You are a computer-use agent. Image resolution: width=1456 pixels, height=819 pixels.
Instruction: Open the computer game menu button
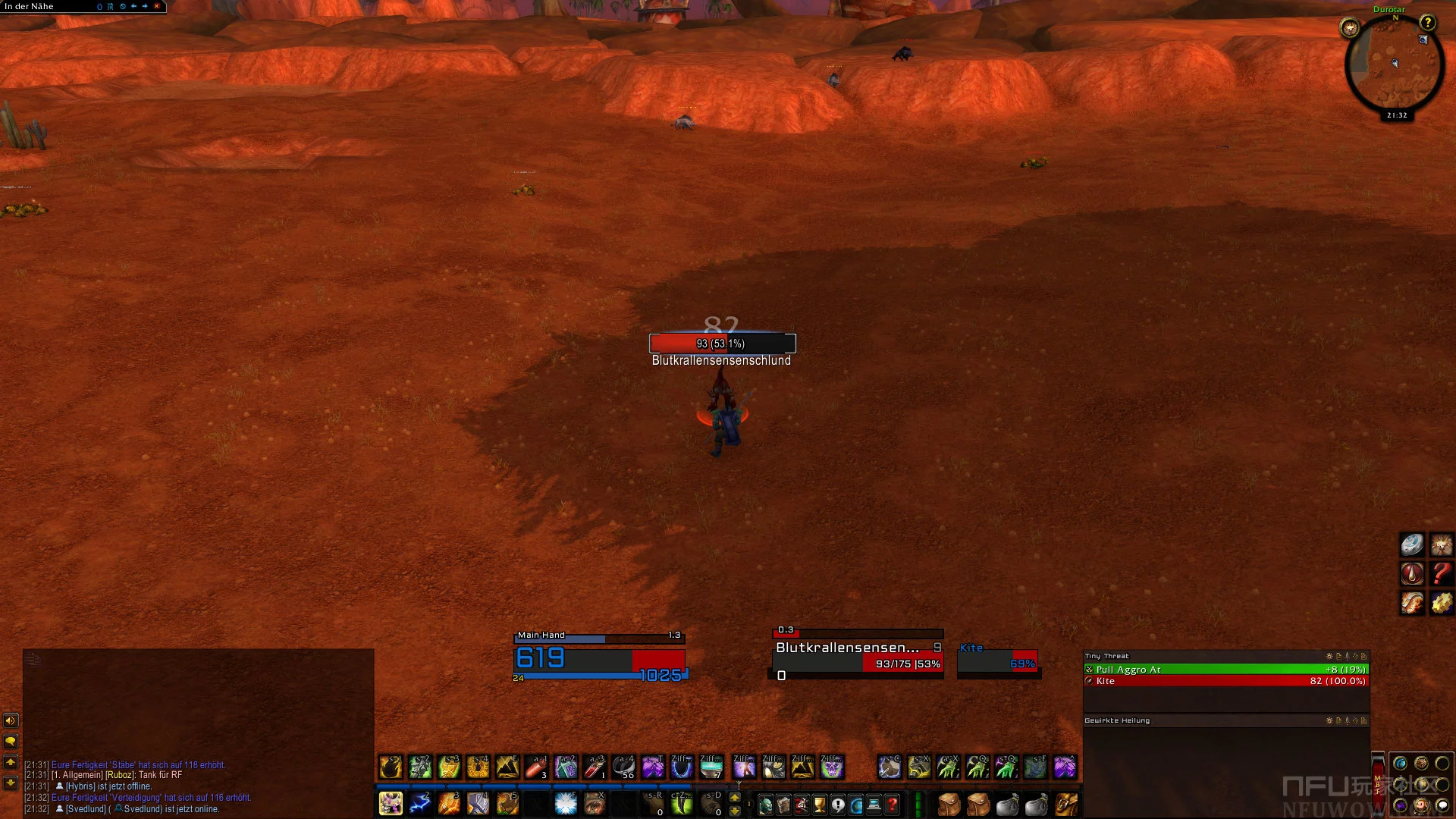[874, 805]
